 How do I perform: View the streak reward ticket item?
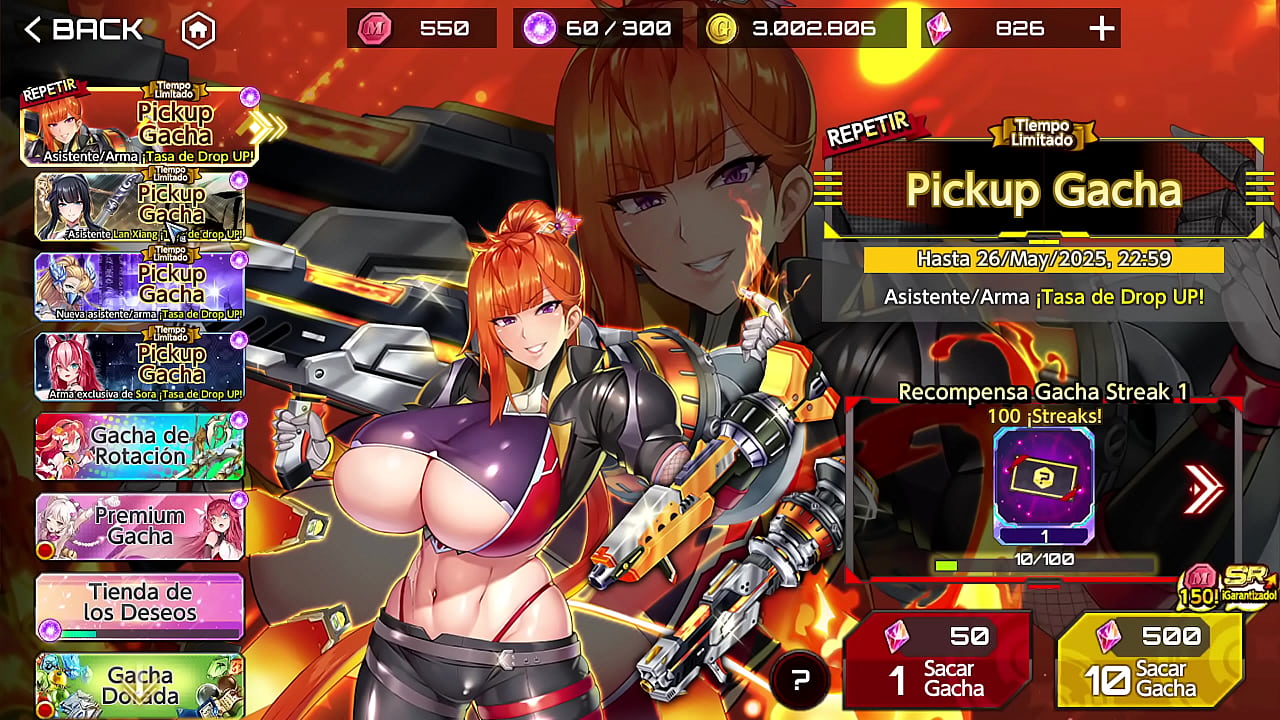[x=1044, y=485]
